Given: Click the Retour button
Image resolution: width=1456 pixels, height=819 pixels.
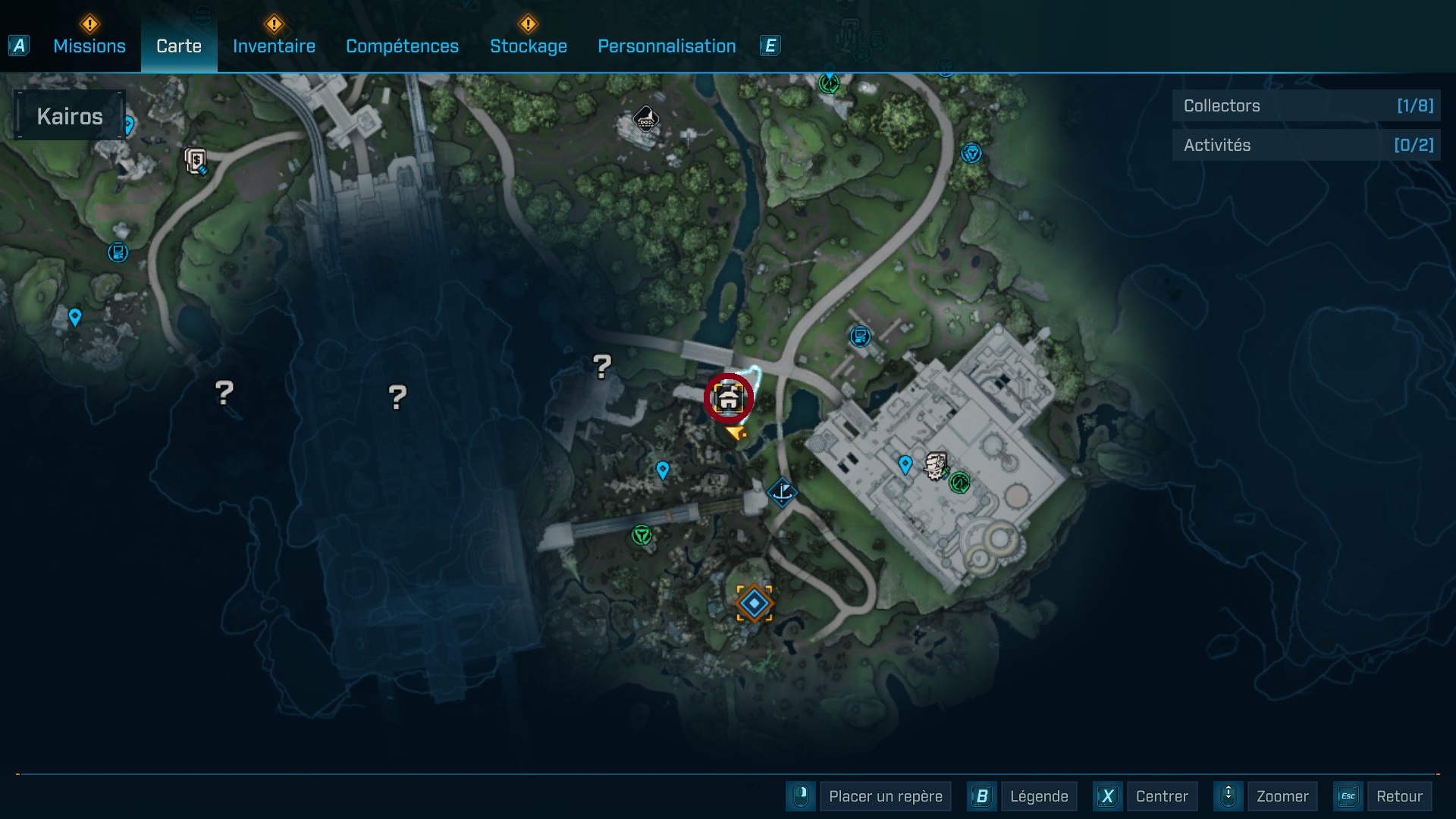Looking at the screenshot, I should click(x=1398, y=796).
